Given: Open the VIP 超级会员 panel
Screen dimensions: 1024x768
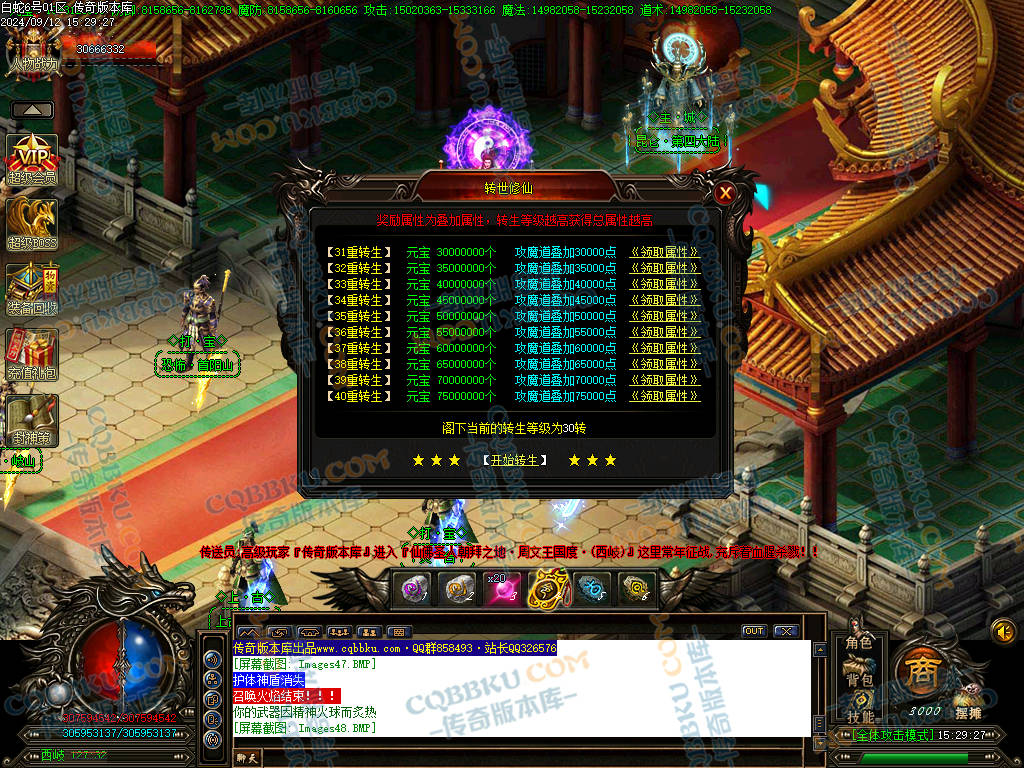Looking at the screenshot, I should pos(32,158).
